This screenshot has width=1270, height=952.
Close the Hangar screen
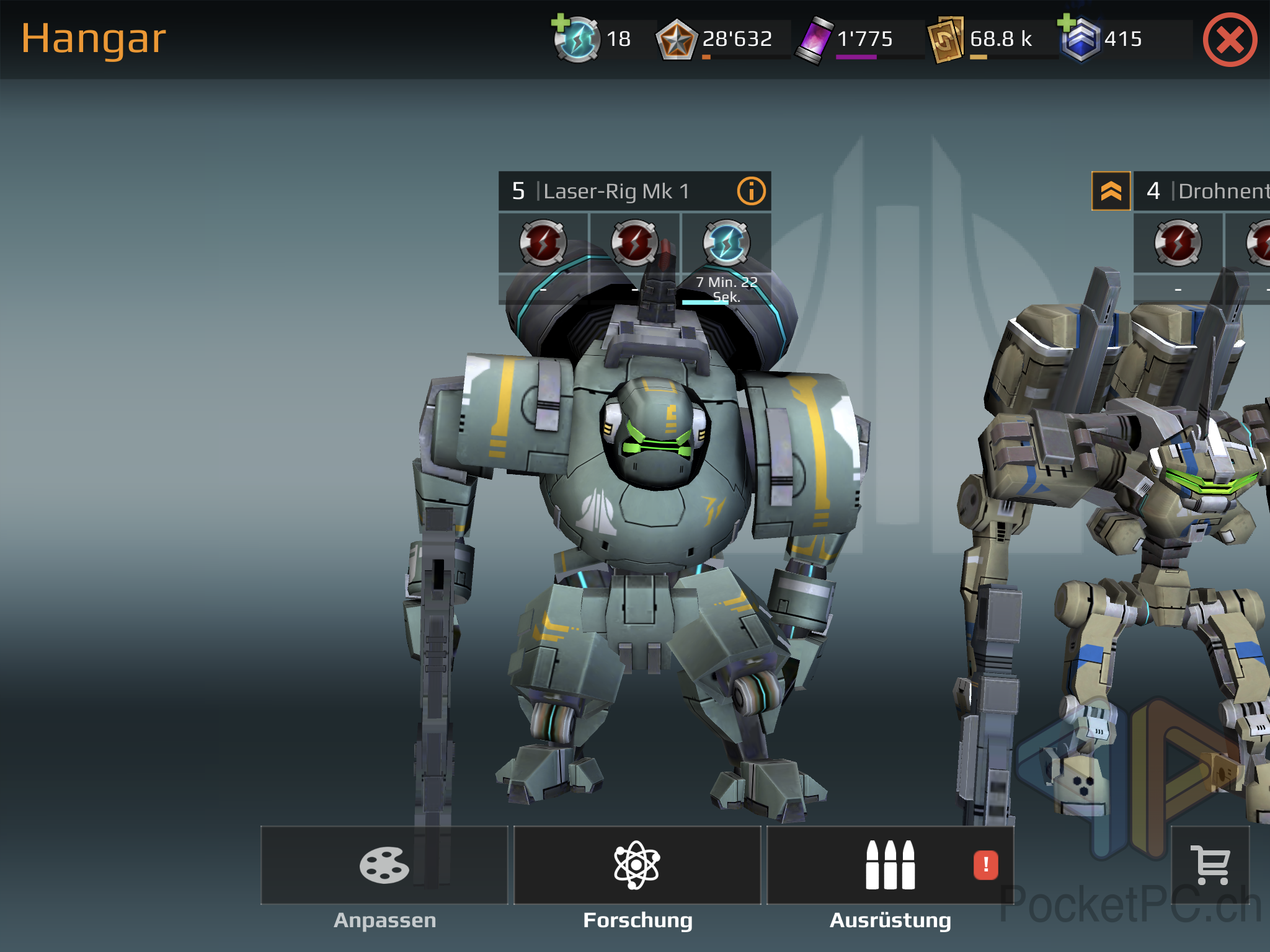pyautogui.click(x=1230, y=40)
